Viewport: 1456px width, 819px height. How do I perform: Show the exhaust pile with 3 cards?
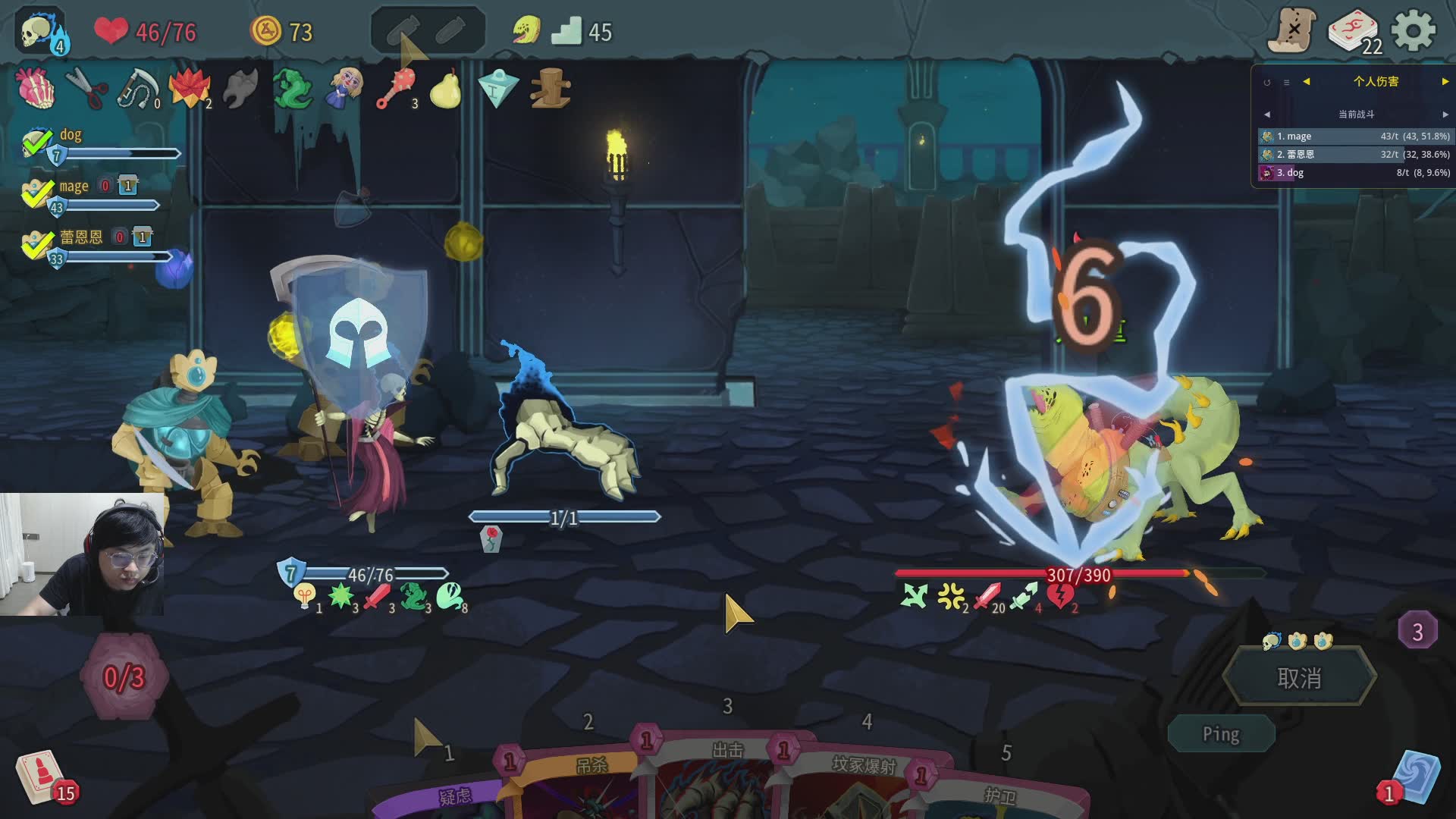point(1417,631)
